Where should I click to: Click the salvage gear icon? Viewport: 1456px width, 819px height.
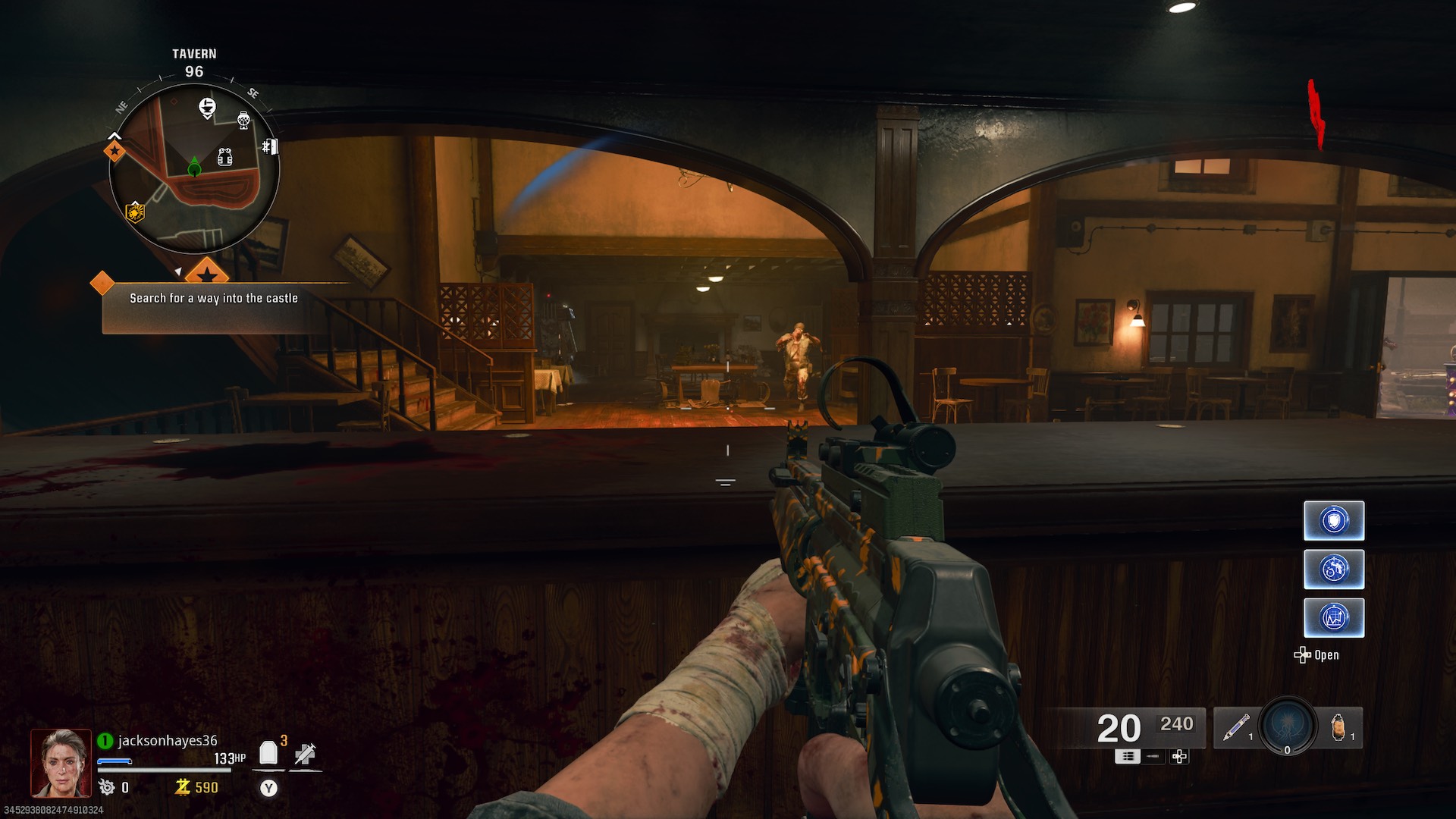(x=107, y=788)
